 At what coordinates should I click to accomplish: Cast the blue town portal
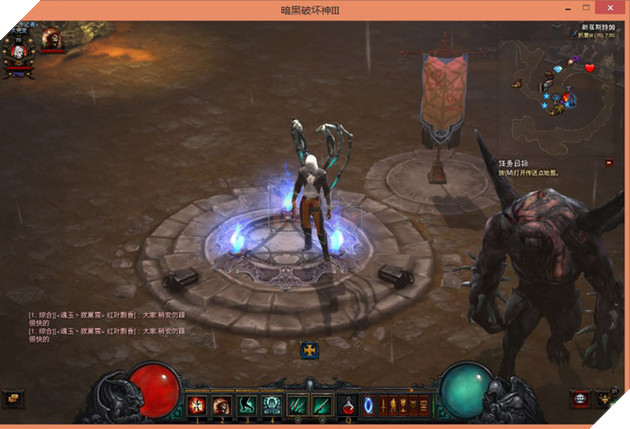click(368, 405)
